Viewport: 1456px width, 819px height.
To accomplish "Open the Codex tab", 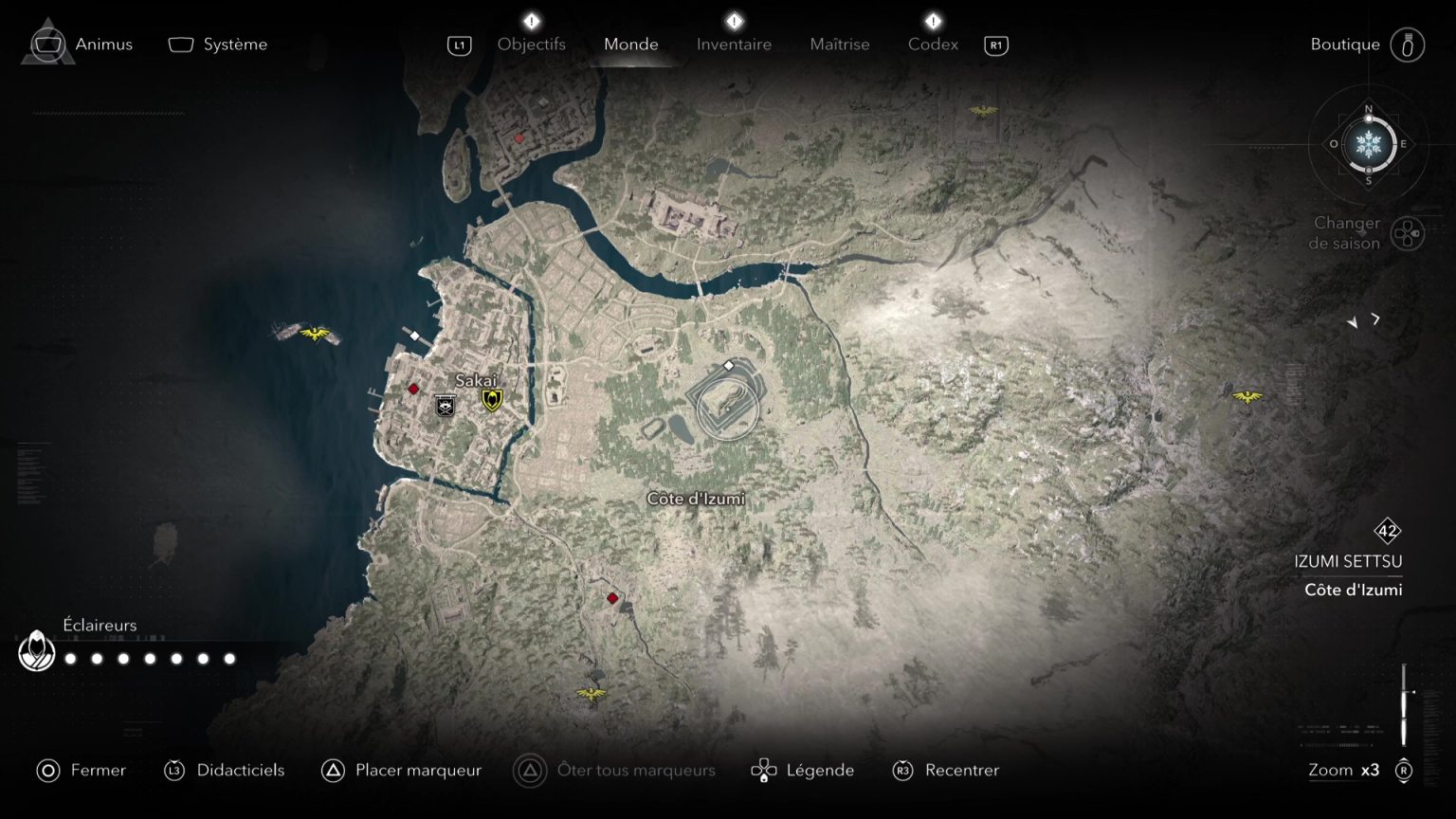I will point(933,44).
